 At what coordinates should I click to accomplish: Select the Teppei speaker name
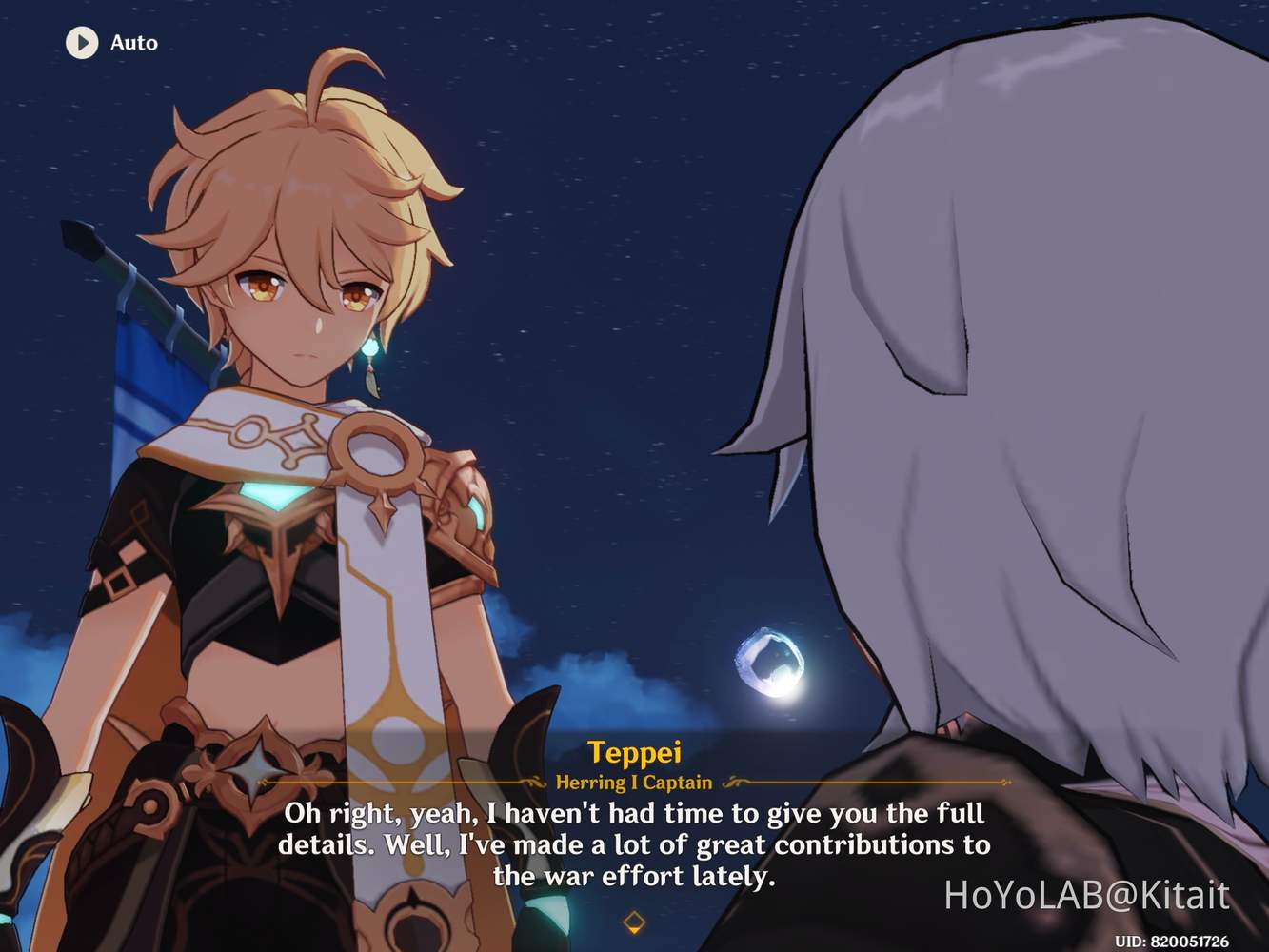point(634,751)
